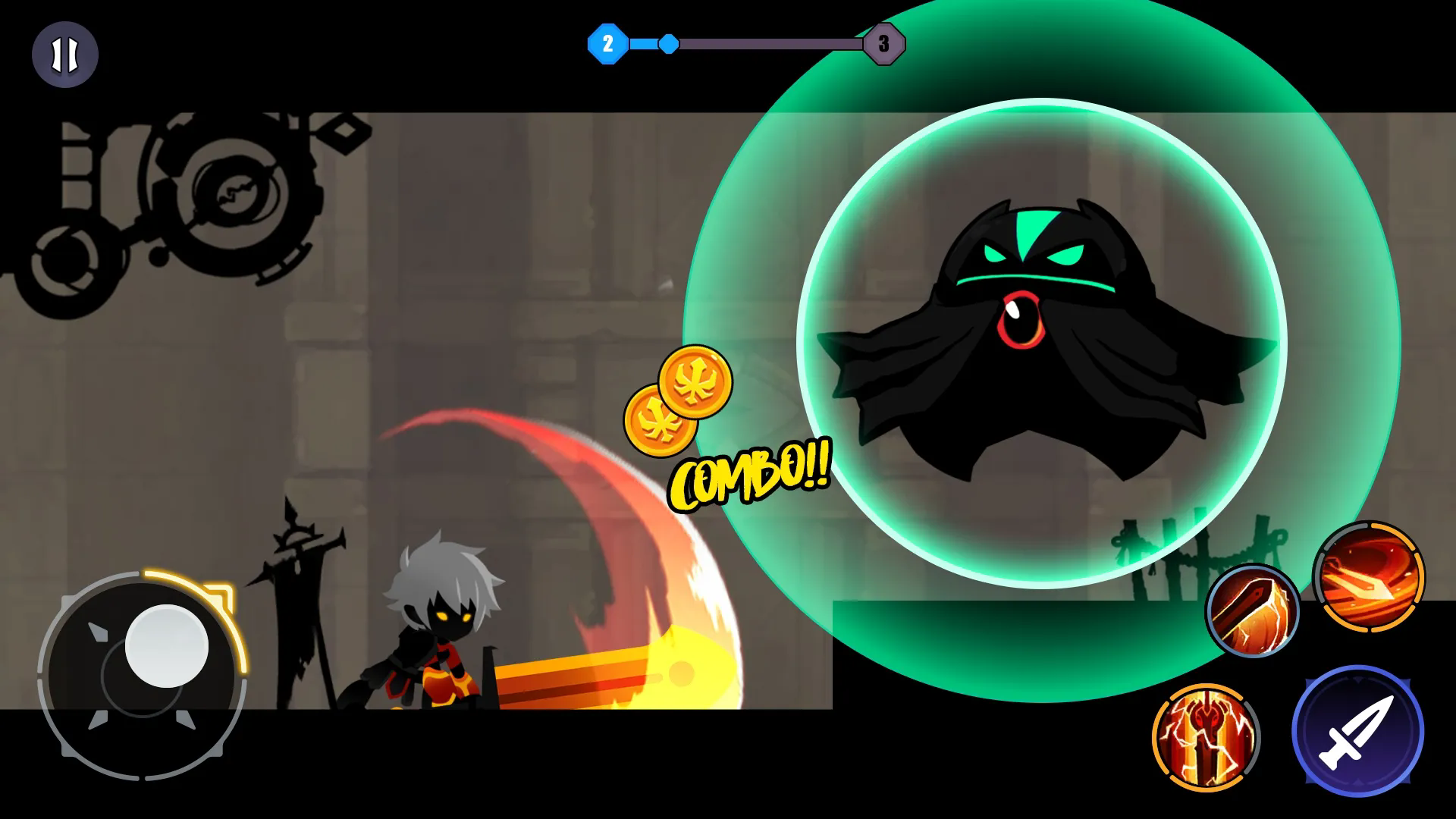Screen dimensions: 1456x819
Task: Use the fiery dash strike skill
Action: coord(1369,576)
